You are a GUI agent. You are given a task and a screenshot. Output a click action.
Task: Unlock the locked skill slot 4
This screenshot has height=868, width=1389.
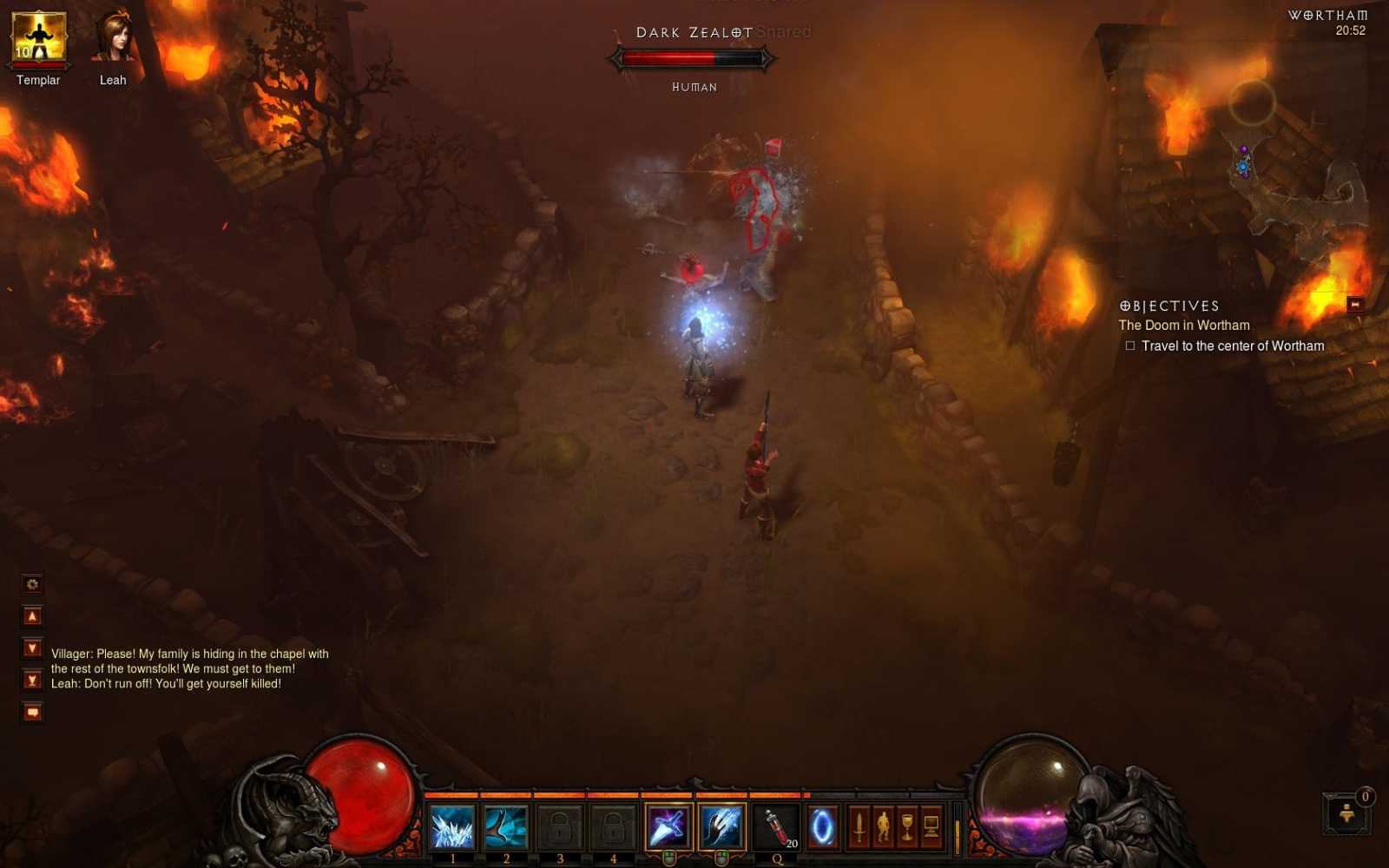tap(613, 827)
